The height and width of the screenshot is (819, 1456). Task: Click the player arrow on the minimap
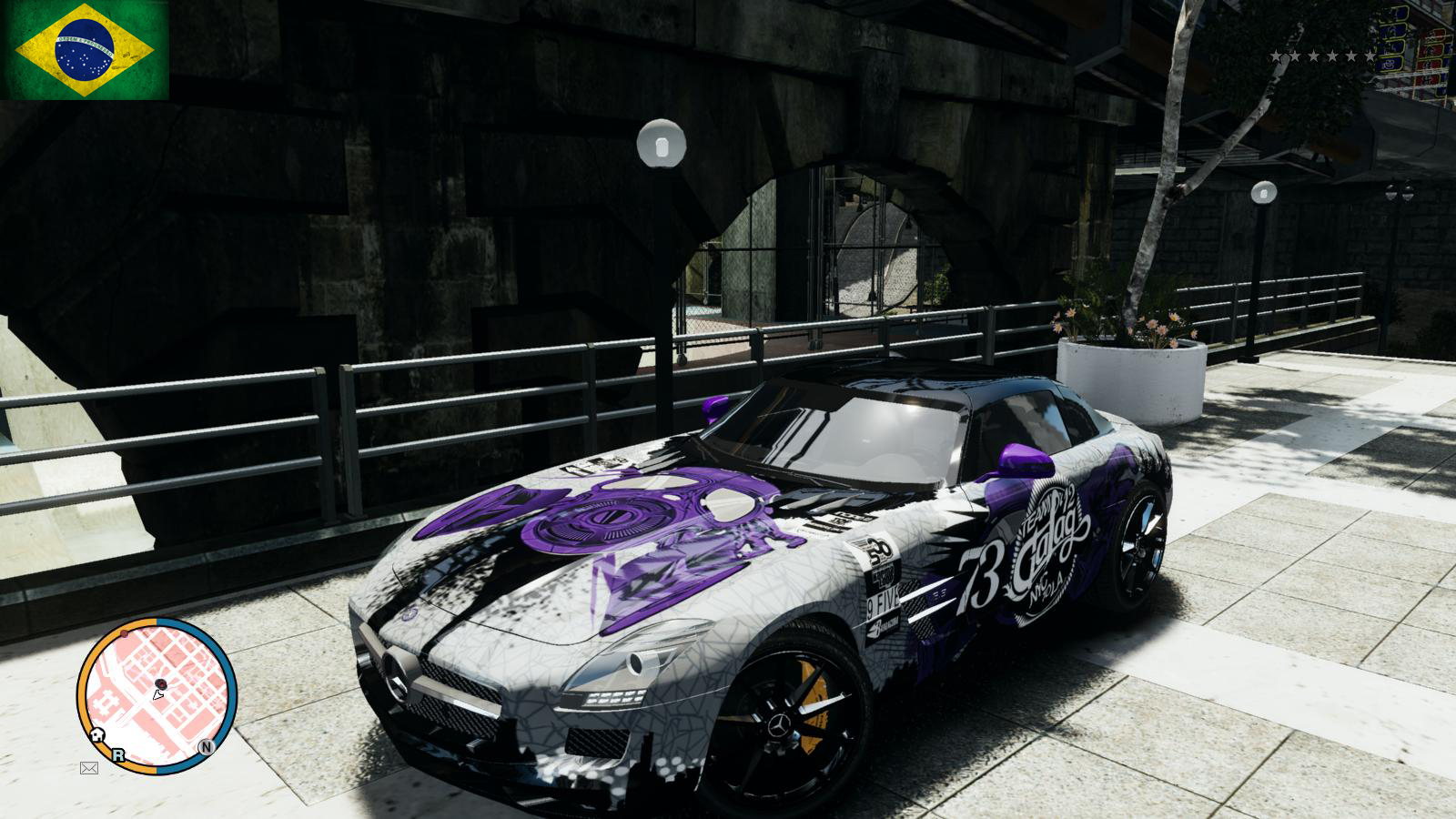coord(158,693)
